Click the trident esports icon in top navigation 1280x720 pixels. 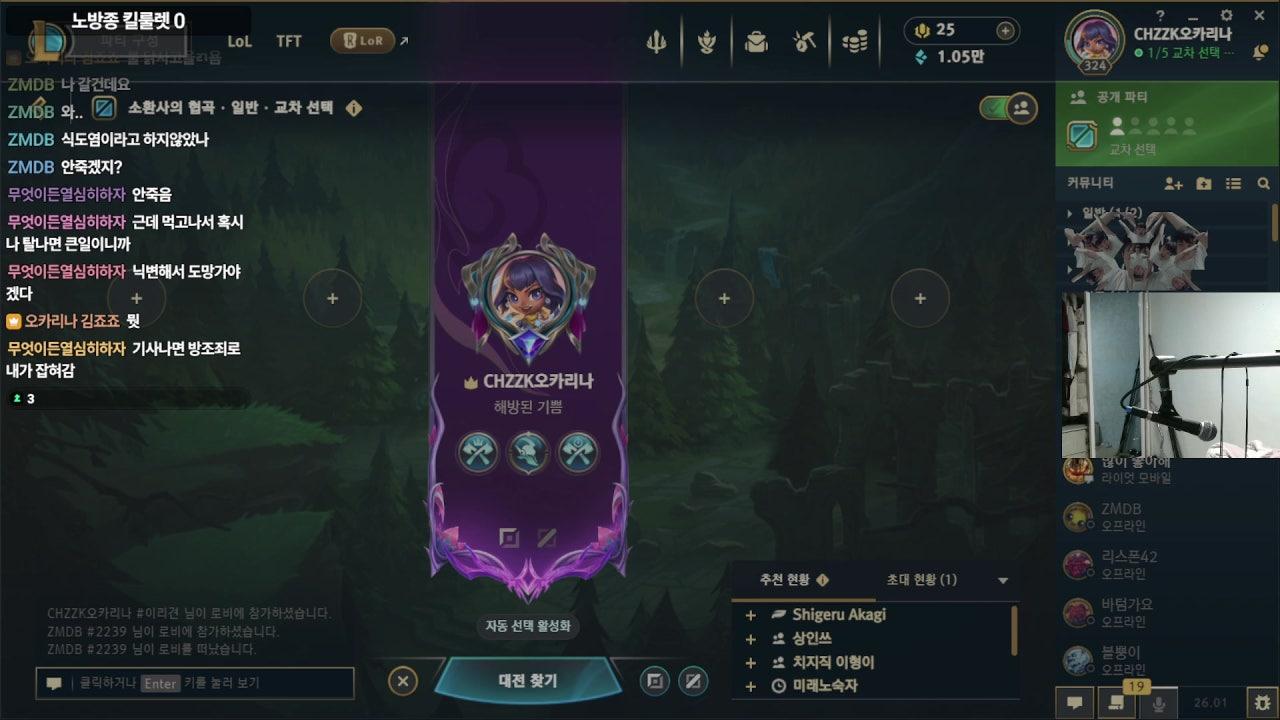coord(656,42)
